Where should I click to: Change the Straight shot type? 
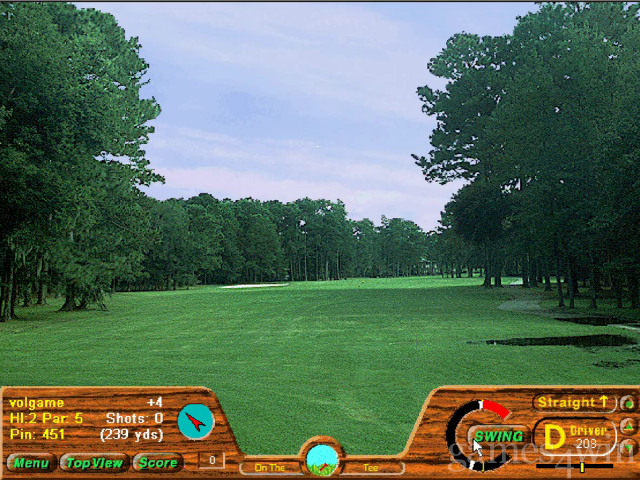point(574,402)
